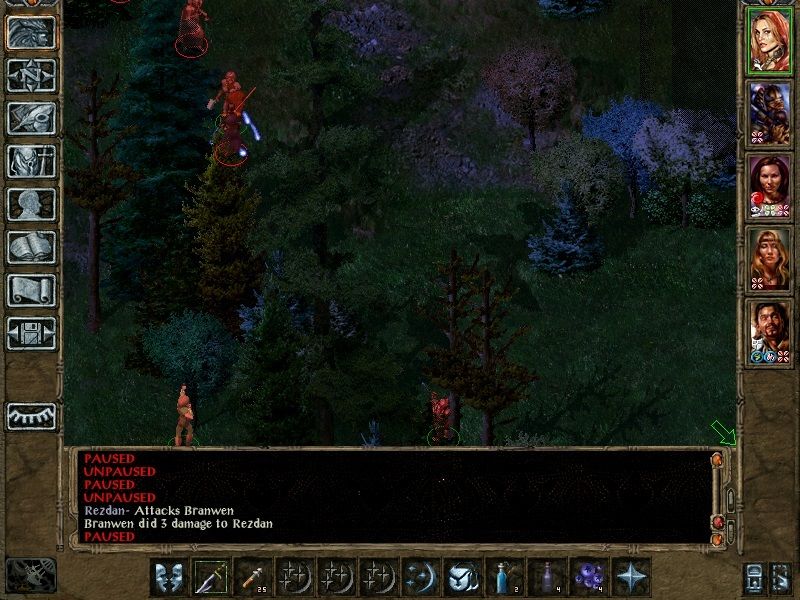Open game options via the floppy disk button

tap(31, 333)
